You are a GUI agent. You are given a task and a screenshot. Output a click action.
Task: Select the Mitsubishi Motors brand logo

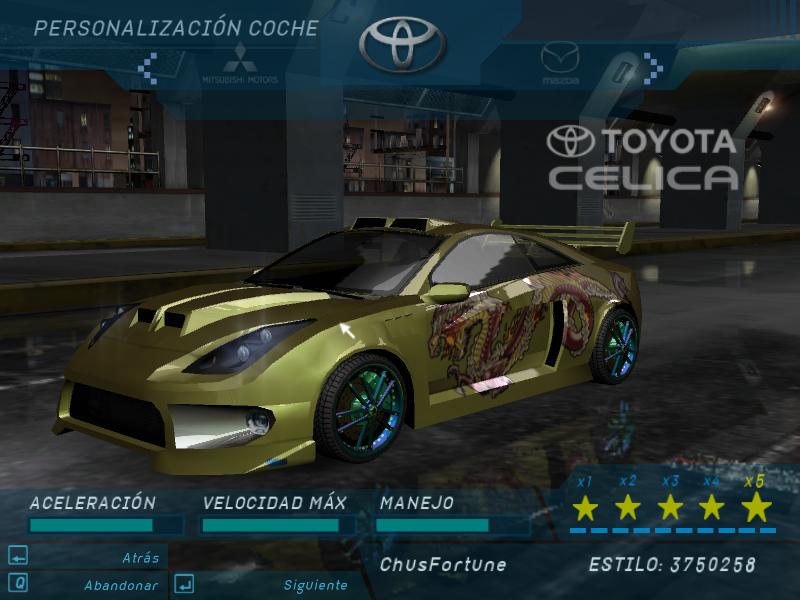pyautogui.click(x=239, y=63)
